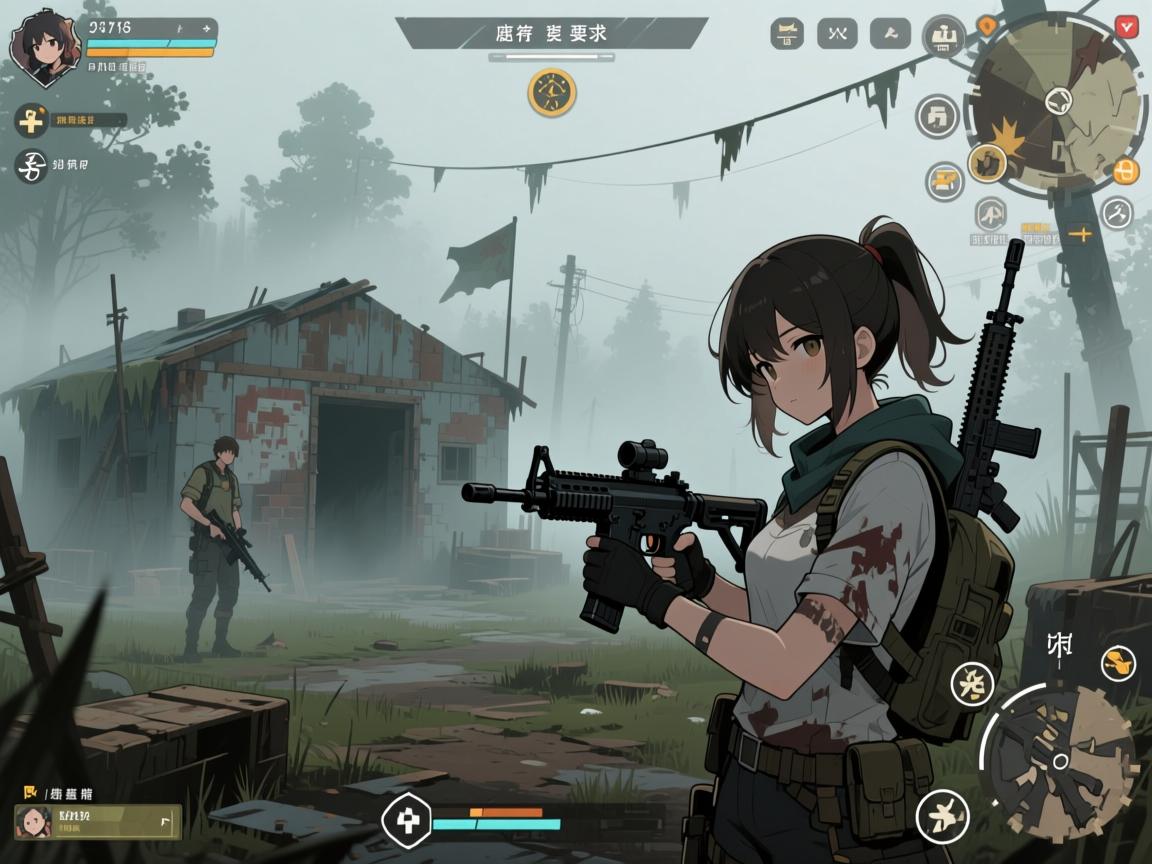Viewport: 1152px width, 864px height.
Task: Select the teammate card in the bottom-left corner
Action: tap(98, 821)
